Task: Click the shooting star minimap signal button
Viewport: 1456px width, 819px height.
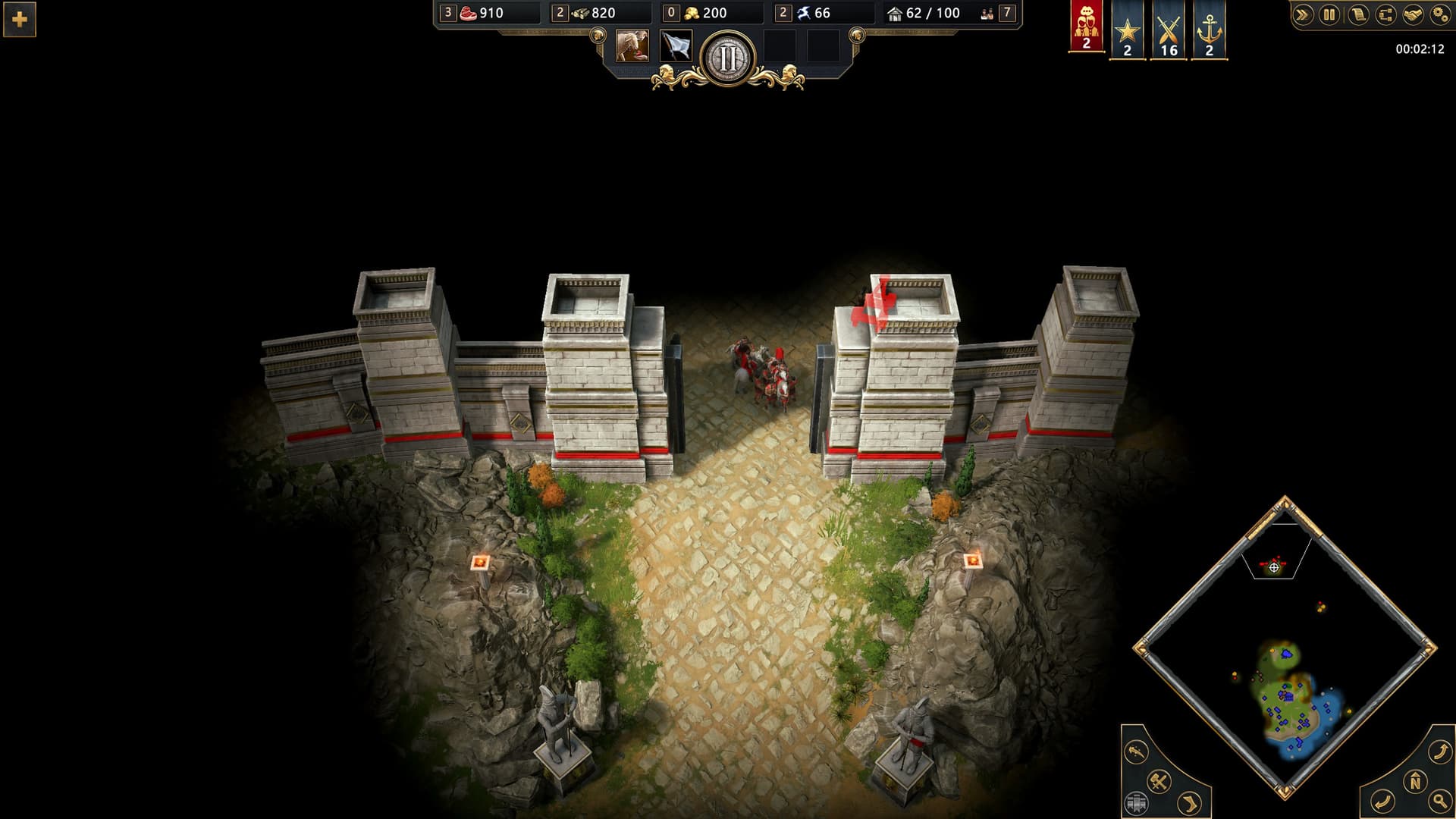Action: [x=1136, y=752]
